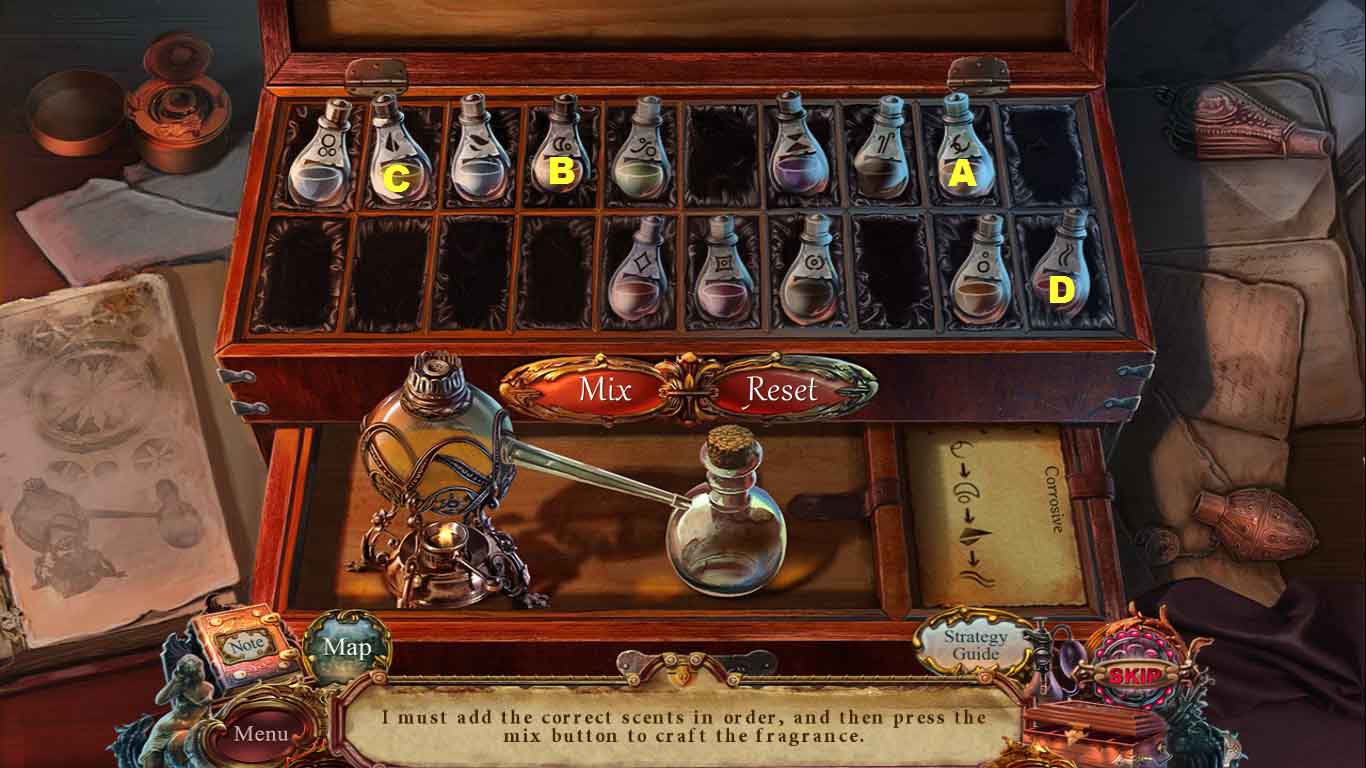
Task: Skip the puzzle with the SKIP button
Action: click(x=1135, y=675)
